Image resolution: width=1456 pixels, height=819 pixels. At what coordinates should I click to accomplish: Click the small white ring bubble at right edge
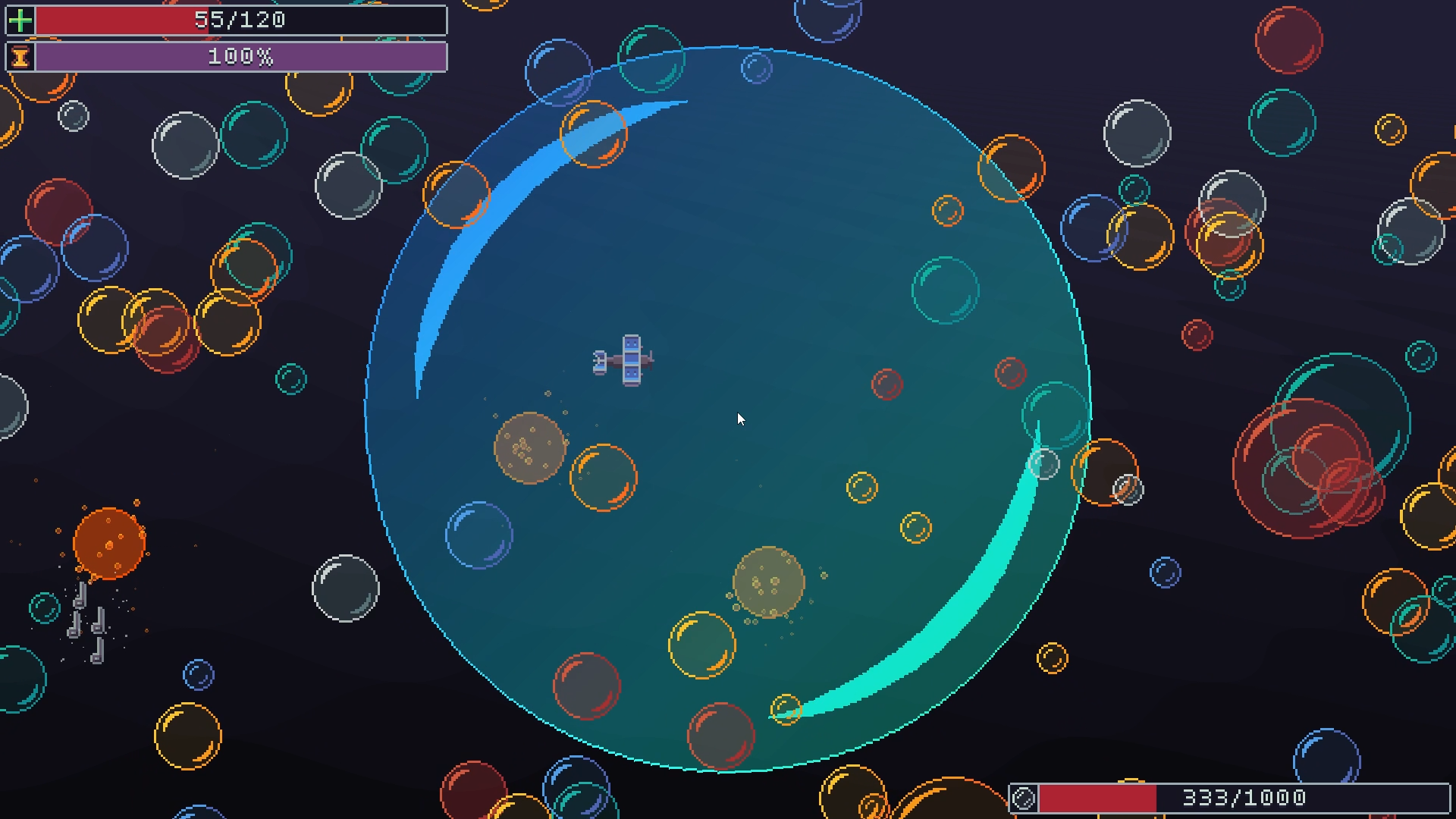1129,489
